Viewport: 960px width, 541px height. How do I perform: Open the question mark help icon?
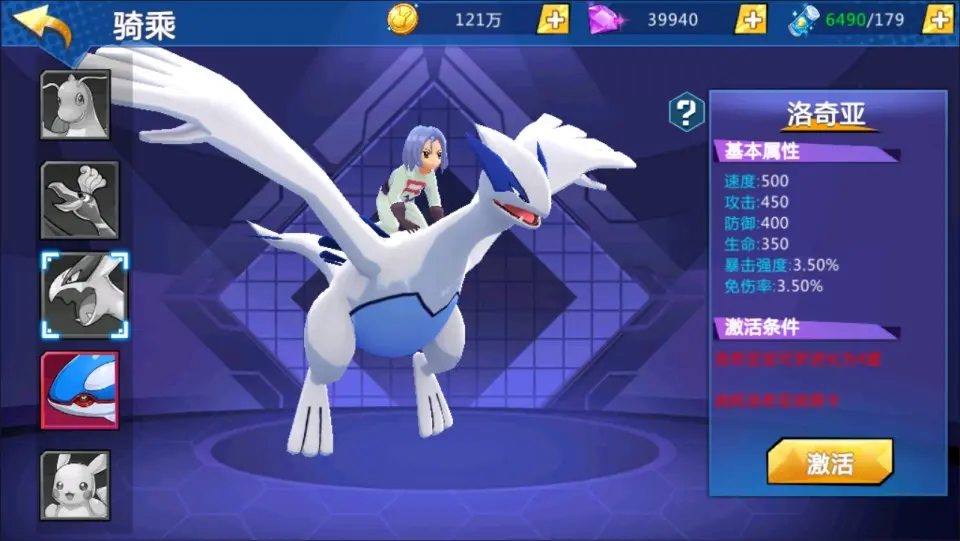pos(686,112)
